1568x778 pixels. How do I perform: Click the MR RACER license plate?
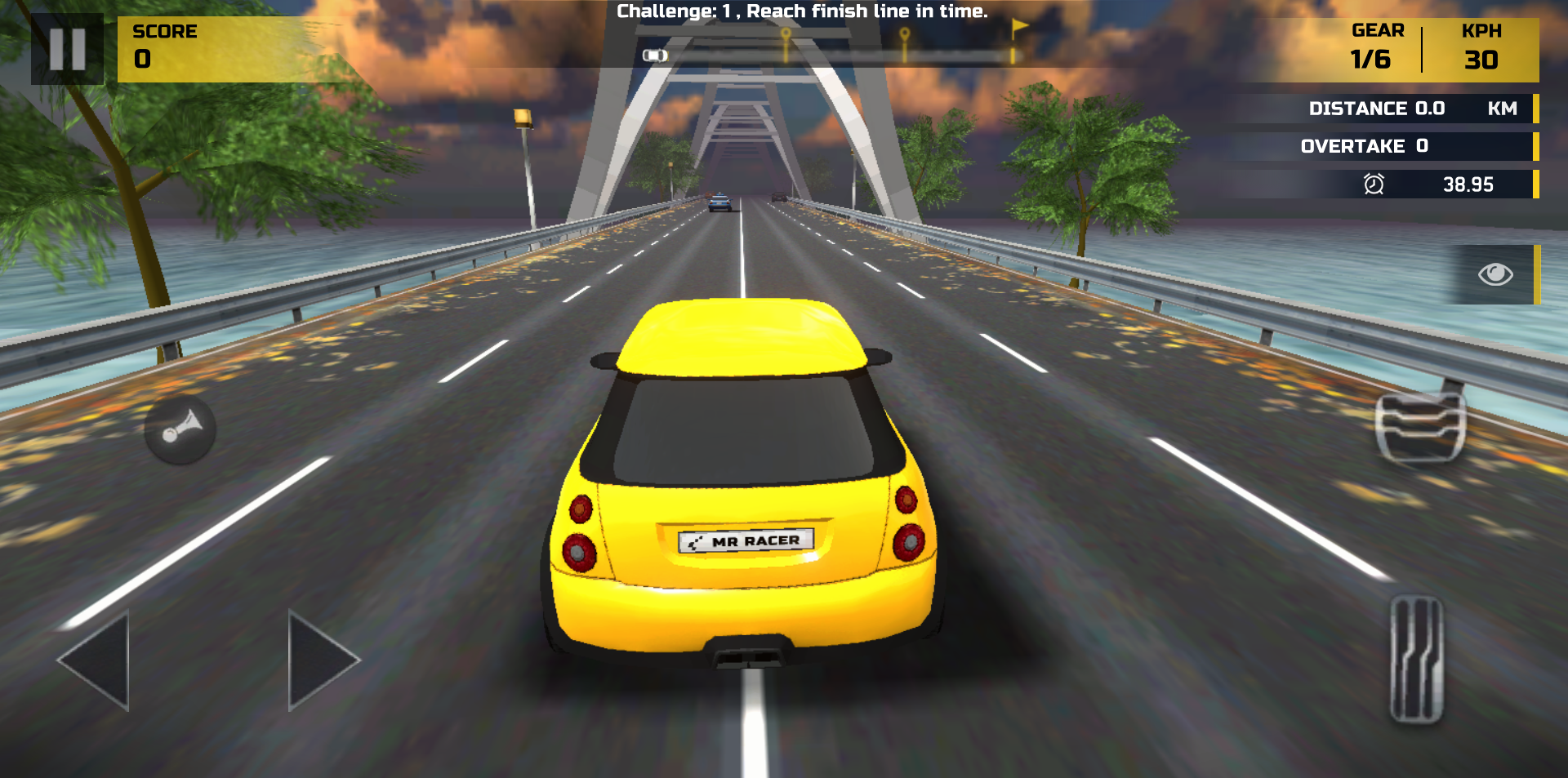pos(746,540)
